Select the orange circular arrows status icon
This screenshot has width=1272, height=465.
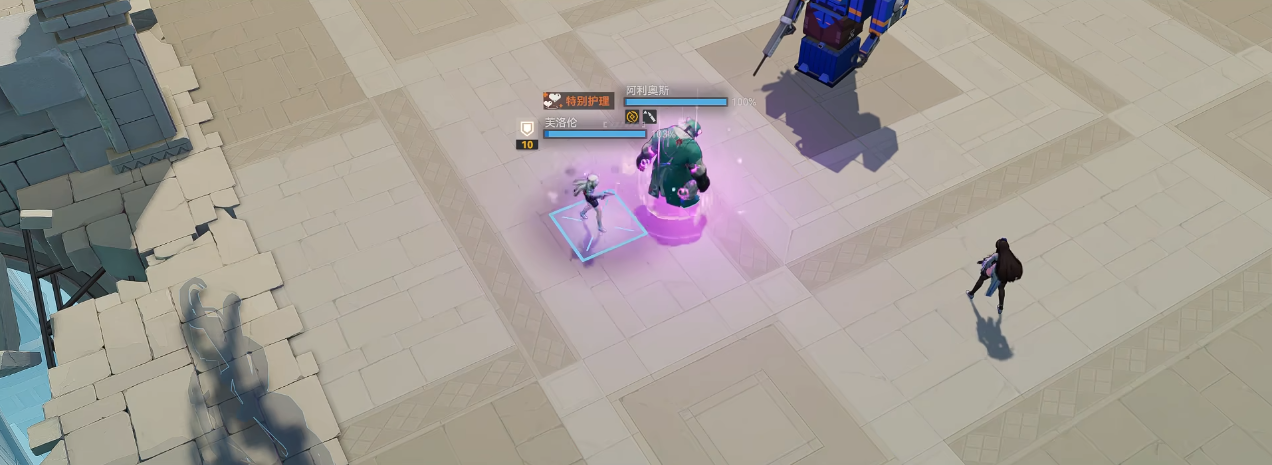point(632,117)
